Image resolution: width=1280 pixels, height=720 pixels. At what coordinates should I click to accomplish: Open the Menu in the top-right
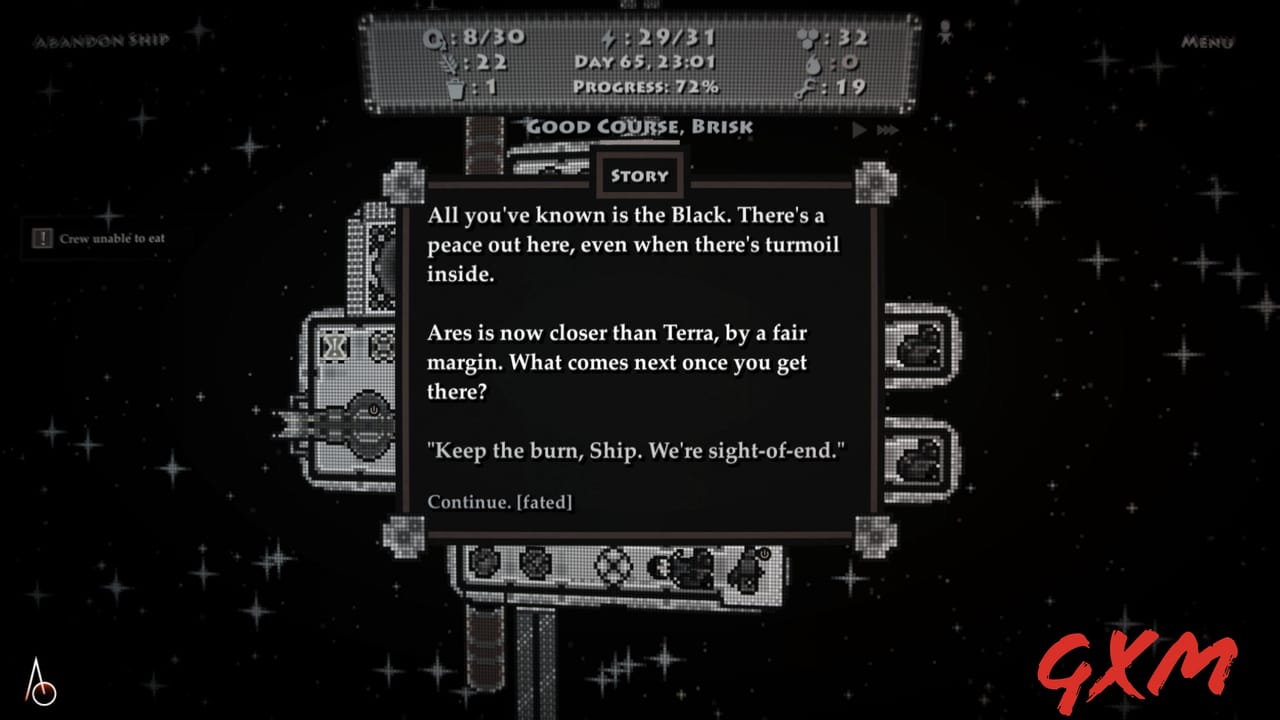1206,44
